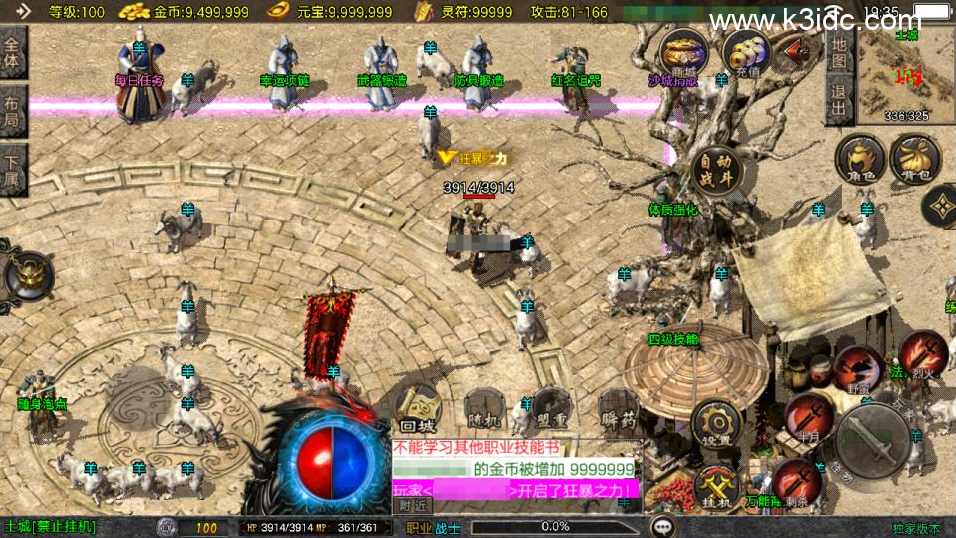The width and height of the screenshot is (956, 538).
Task: Select the 布局 tab
Action: click(13, 110)
